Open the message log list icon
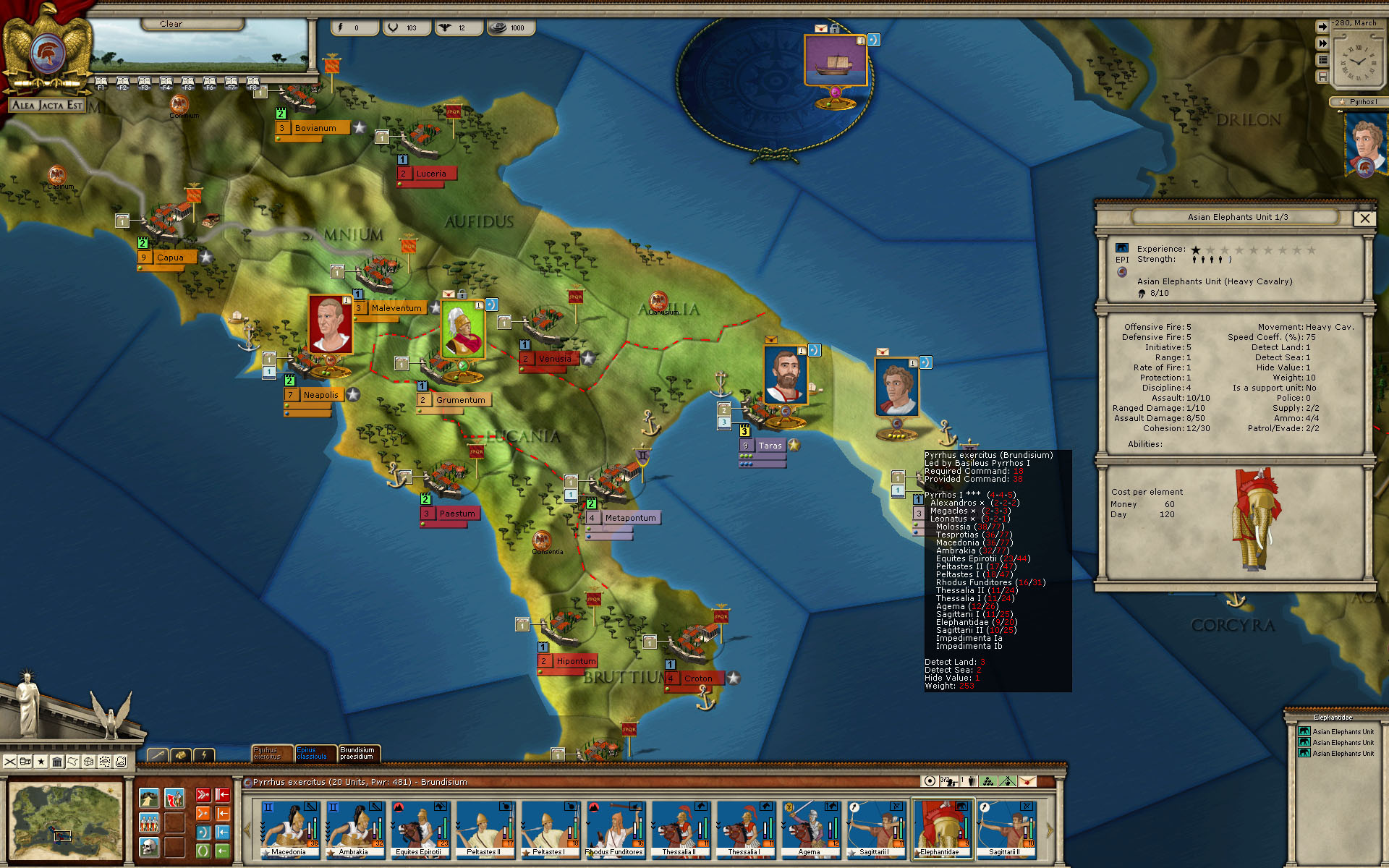This screenshot has width=1389, height=868. coord(1323,60)
